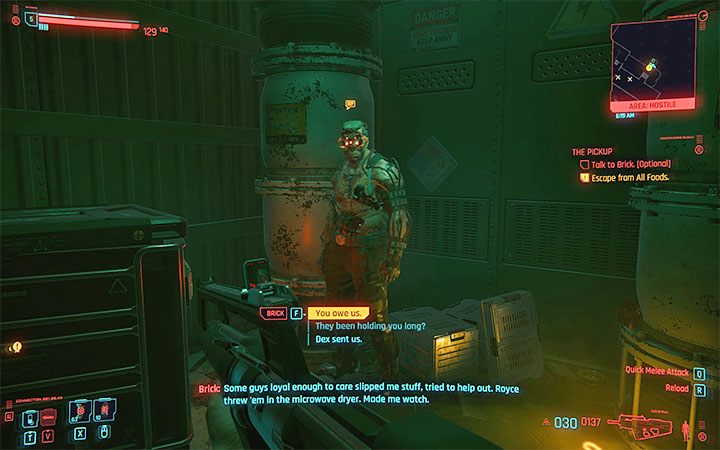Viewport: 720px width, 450px height.
Task: Pick the "Dex sent us." dialogue line
Action: coord(338,339)
